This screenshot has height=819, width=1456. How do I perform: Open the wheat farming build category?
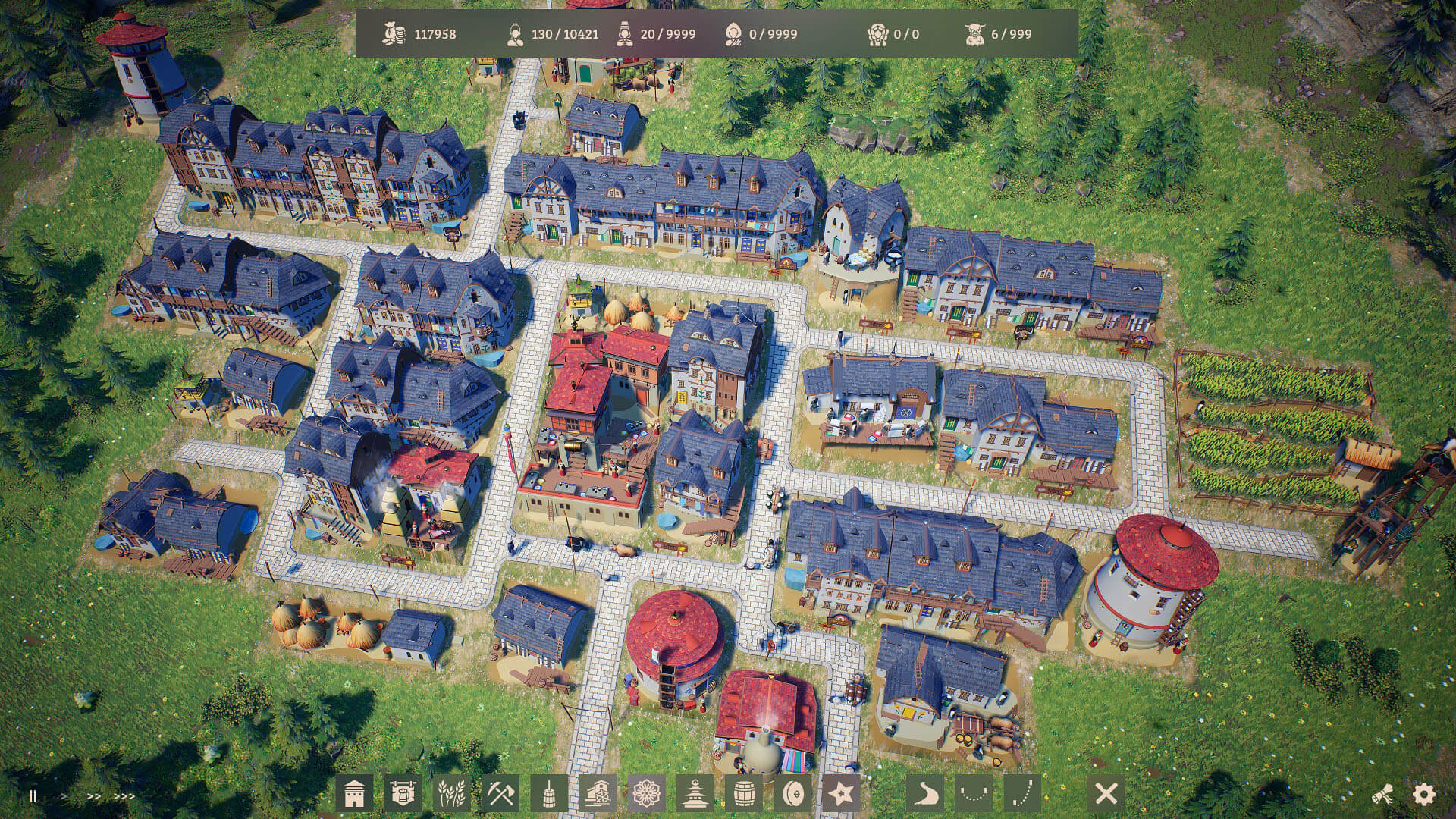tap(452, 794)
